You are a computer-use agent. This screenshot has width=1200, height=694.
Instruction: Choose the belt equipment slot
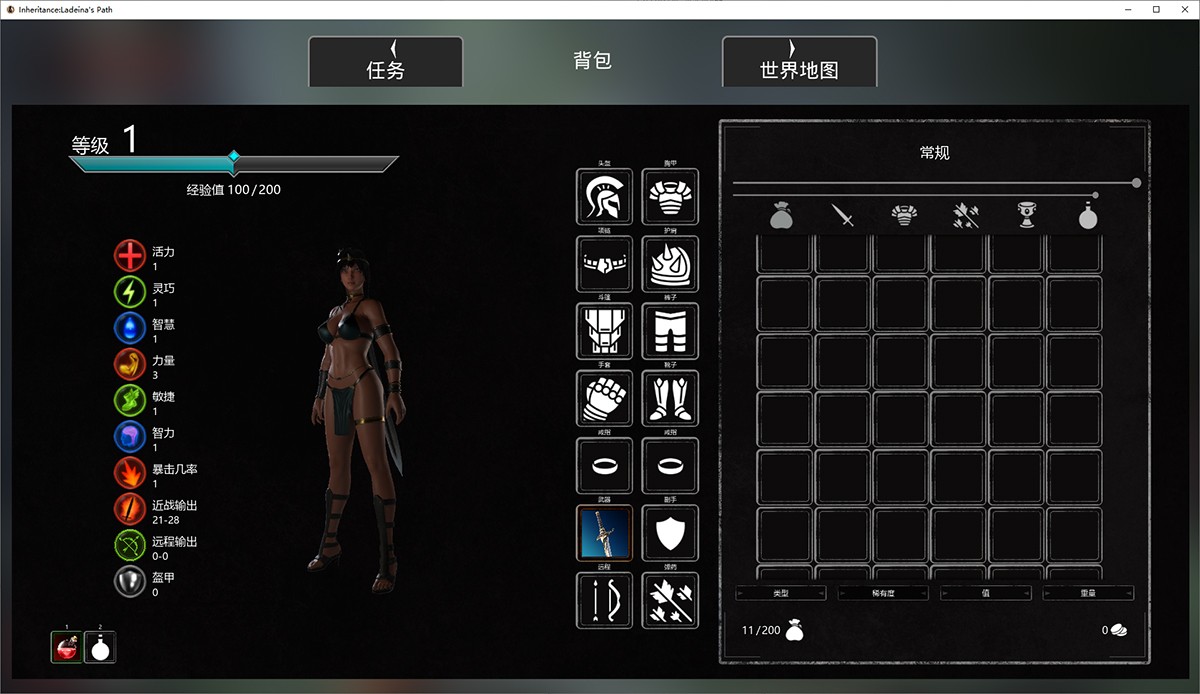click(604, 264)
